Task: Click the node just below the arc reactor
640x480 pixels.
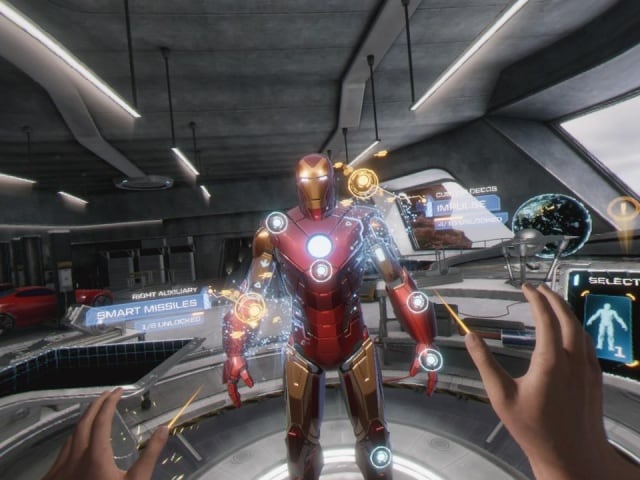Action: click(321, 270)
